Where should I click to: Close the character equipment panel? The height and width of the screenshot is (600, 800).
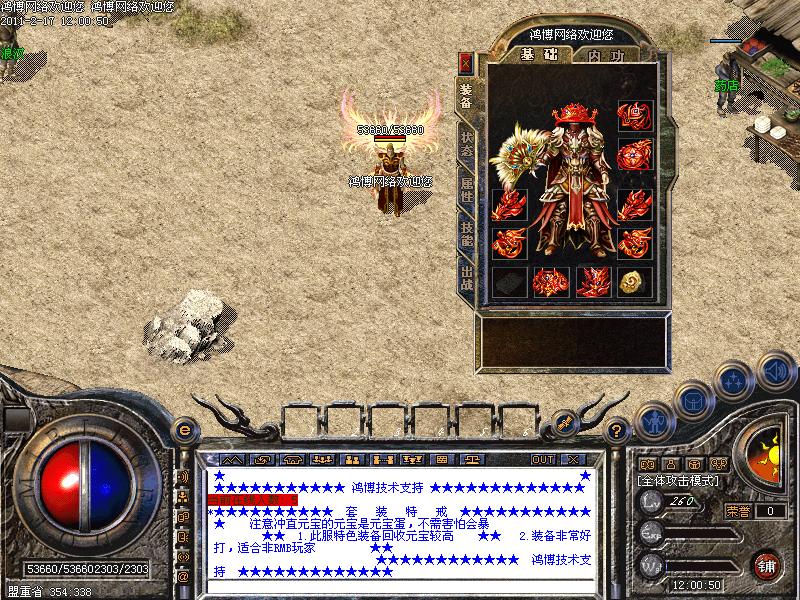[x=465, y=63]
